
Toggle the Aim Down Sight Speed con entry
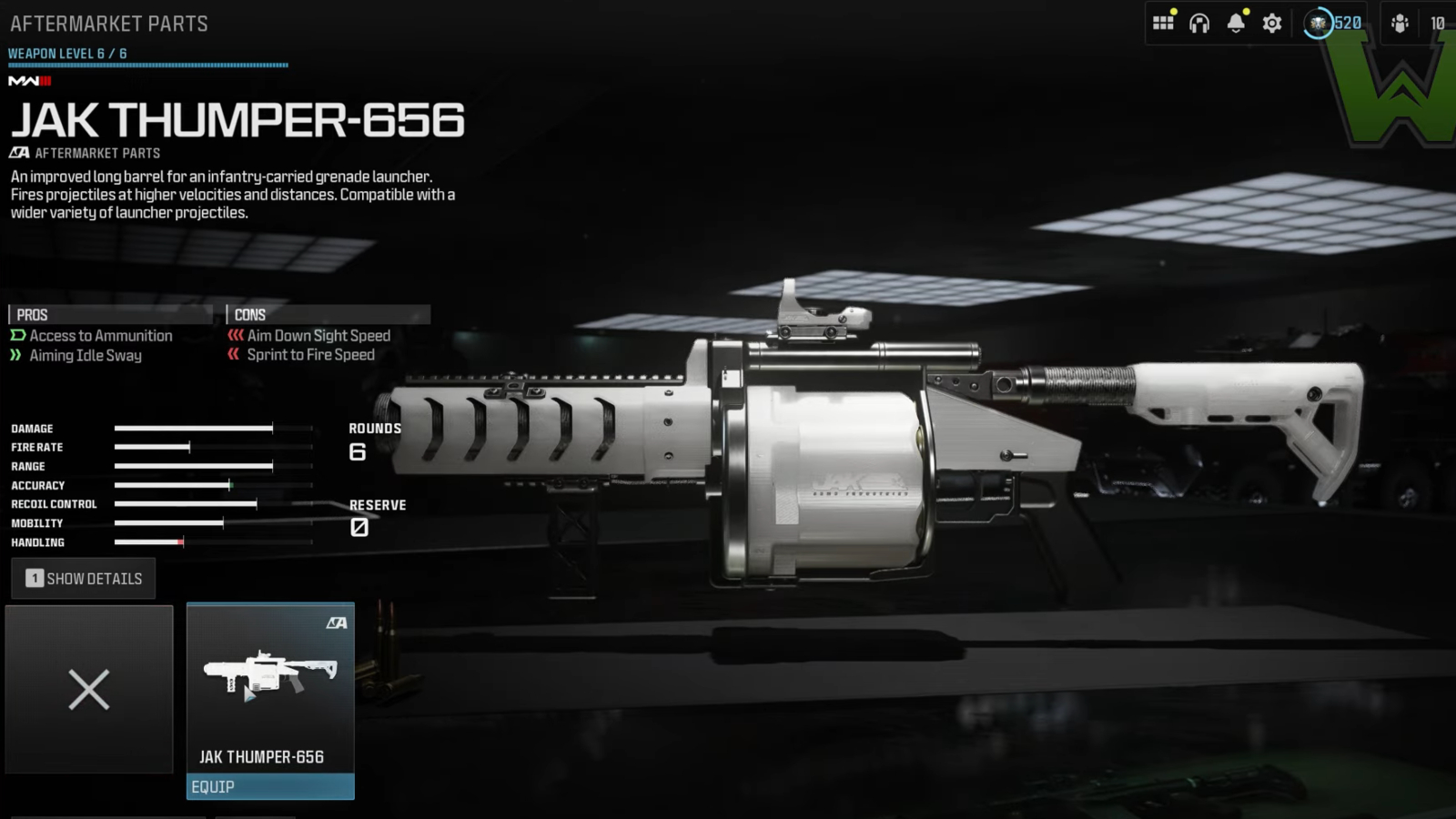click(317, 336)
